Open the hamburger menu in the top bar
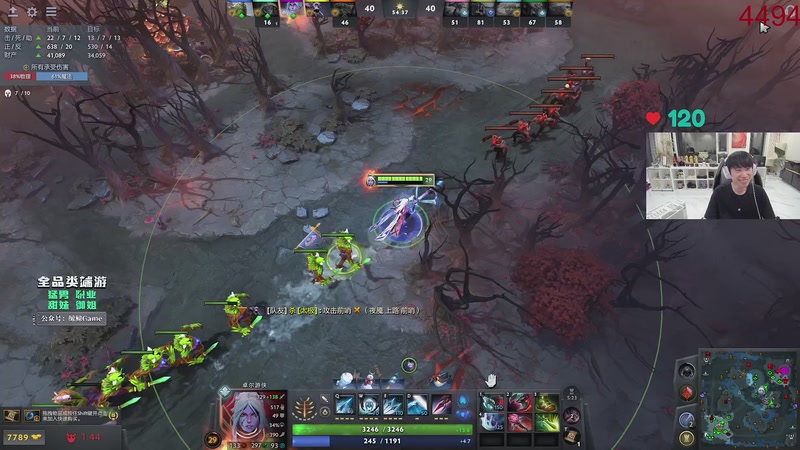 [x=51, y=12]
